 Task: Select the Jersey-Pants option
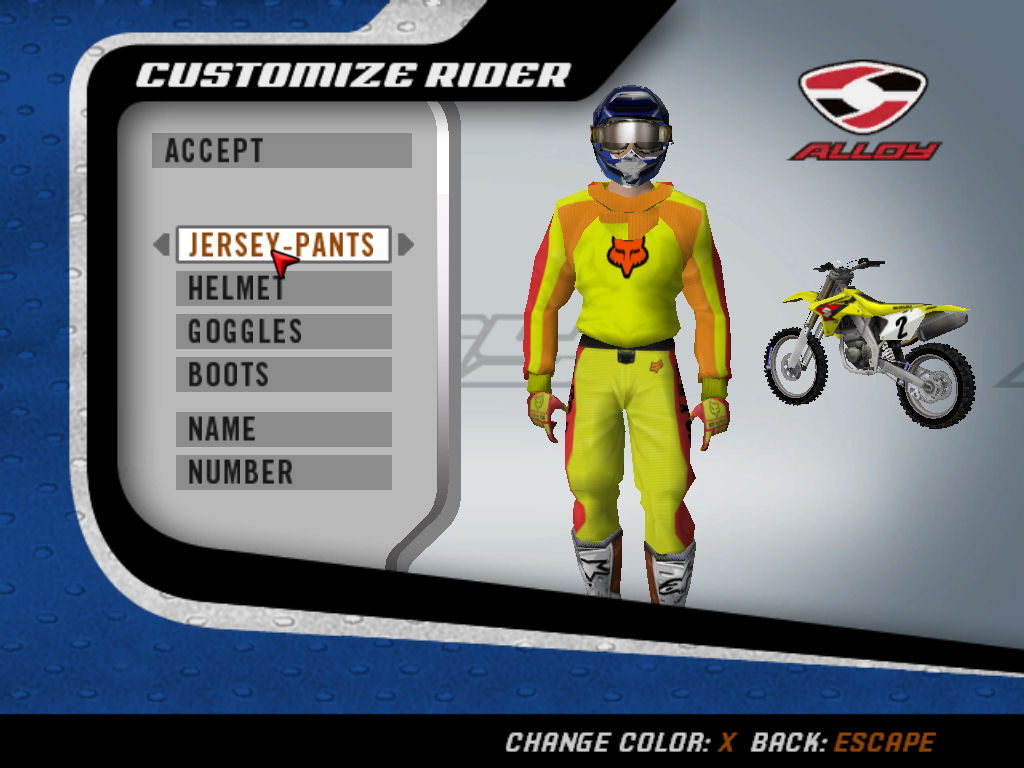283,245
